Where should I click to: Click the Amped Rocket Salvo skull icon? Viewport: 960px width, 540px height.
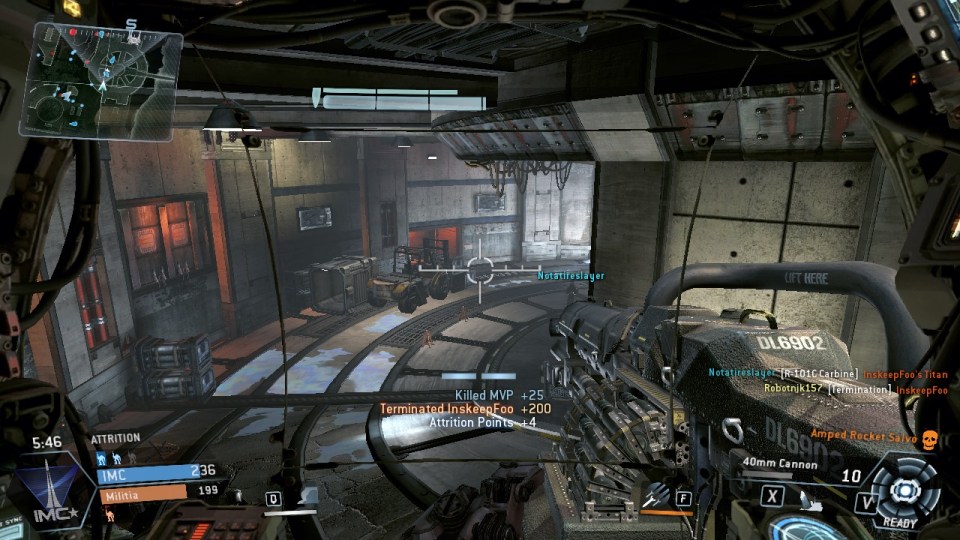[928, 437]
